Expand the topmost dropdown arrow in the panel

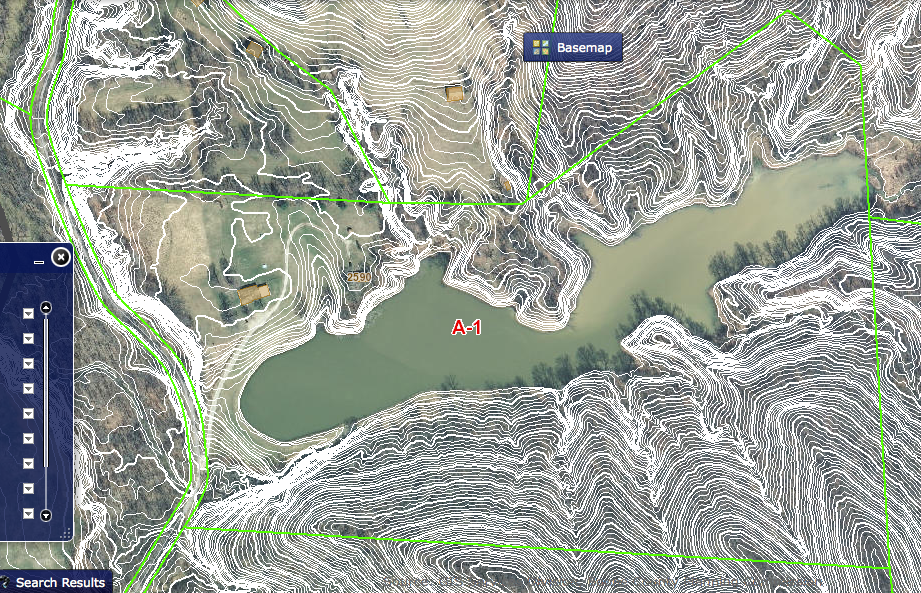point(28,313)
